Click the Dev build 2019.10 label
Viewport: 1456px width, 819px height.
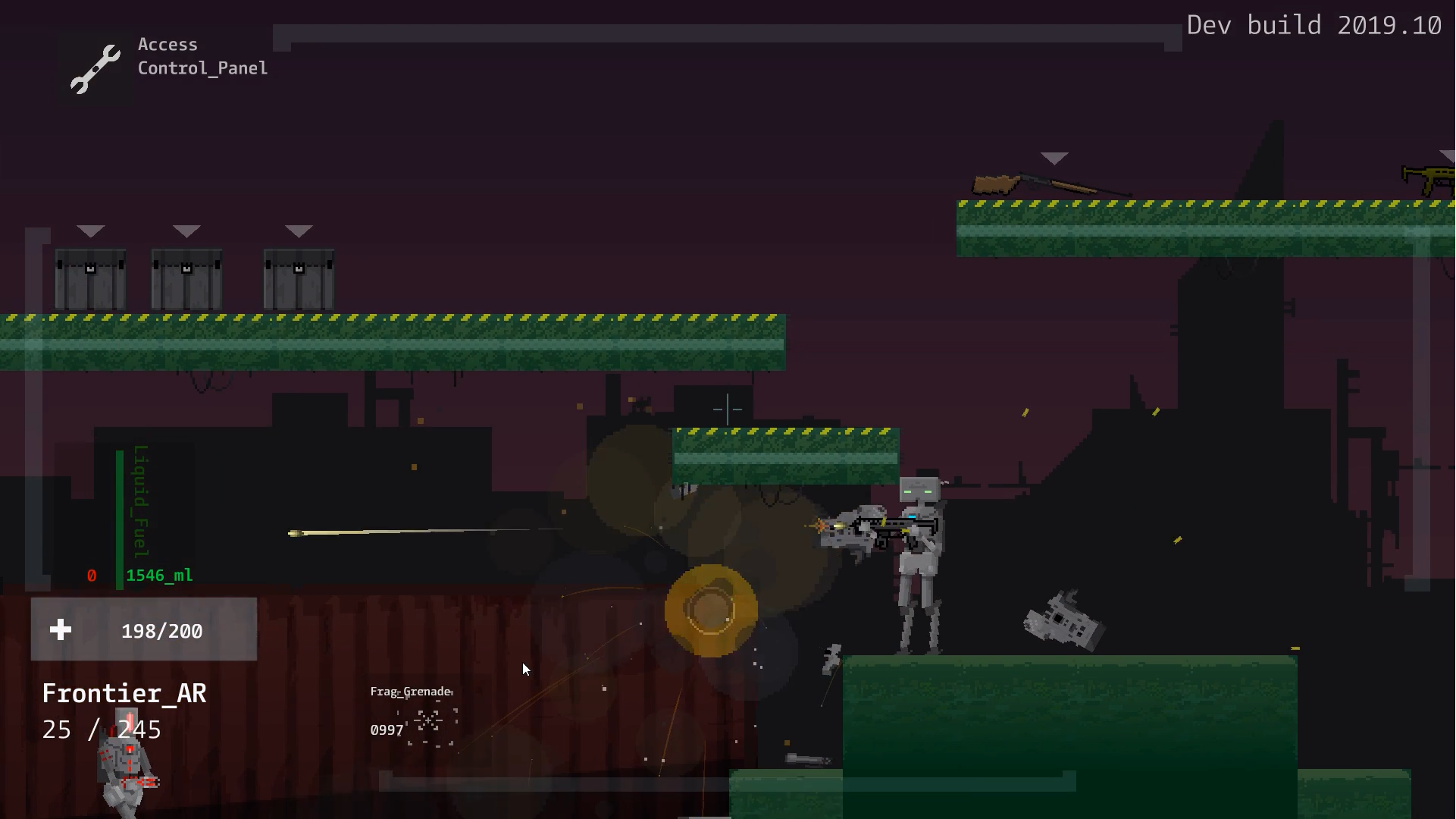coord(1315,25)
